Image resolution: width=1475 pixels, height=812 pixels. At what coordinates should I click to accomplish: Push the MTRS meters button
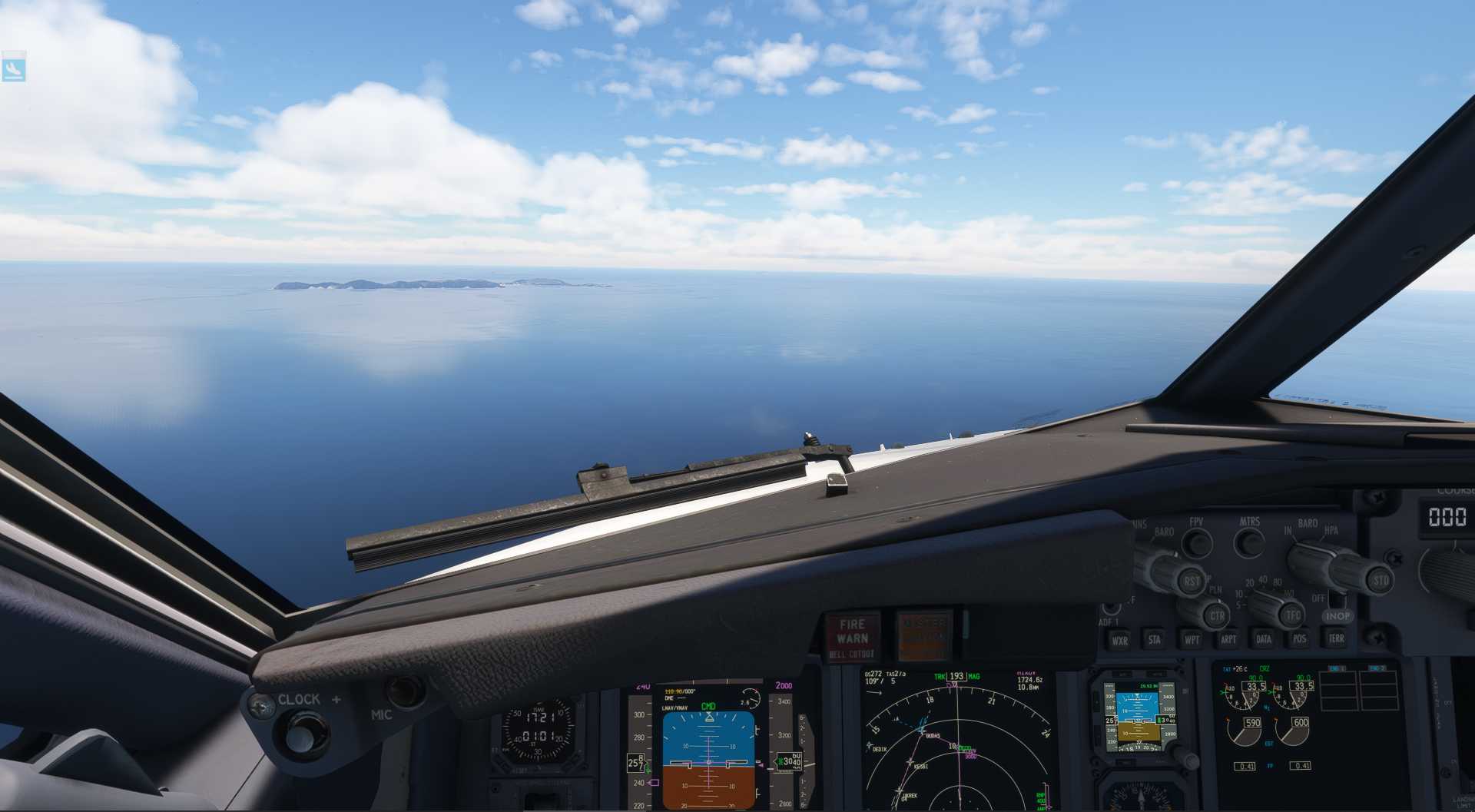pyautogui.click(x=1249, y=543)
